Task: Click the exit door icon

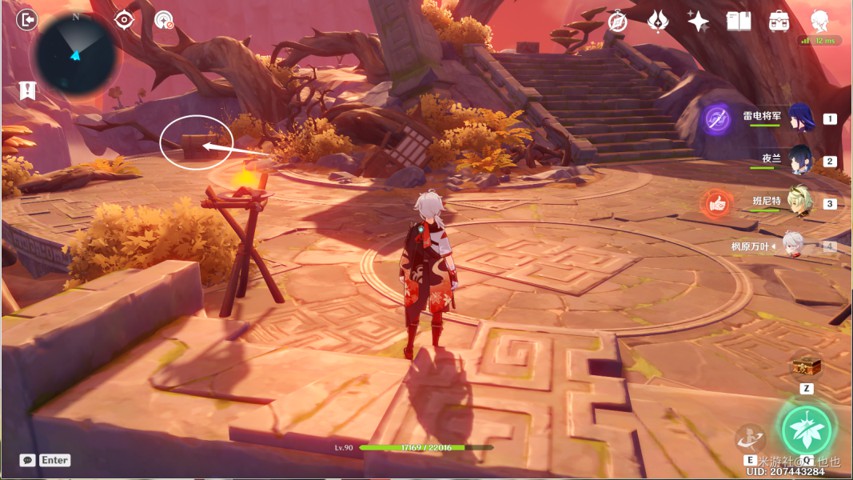Action: pos(27,19)
